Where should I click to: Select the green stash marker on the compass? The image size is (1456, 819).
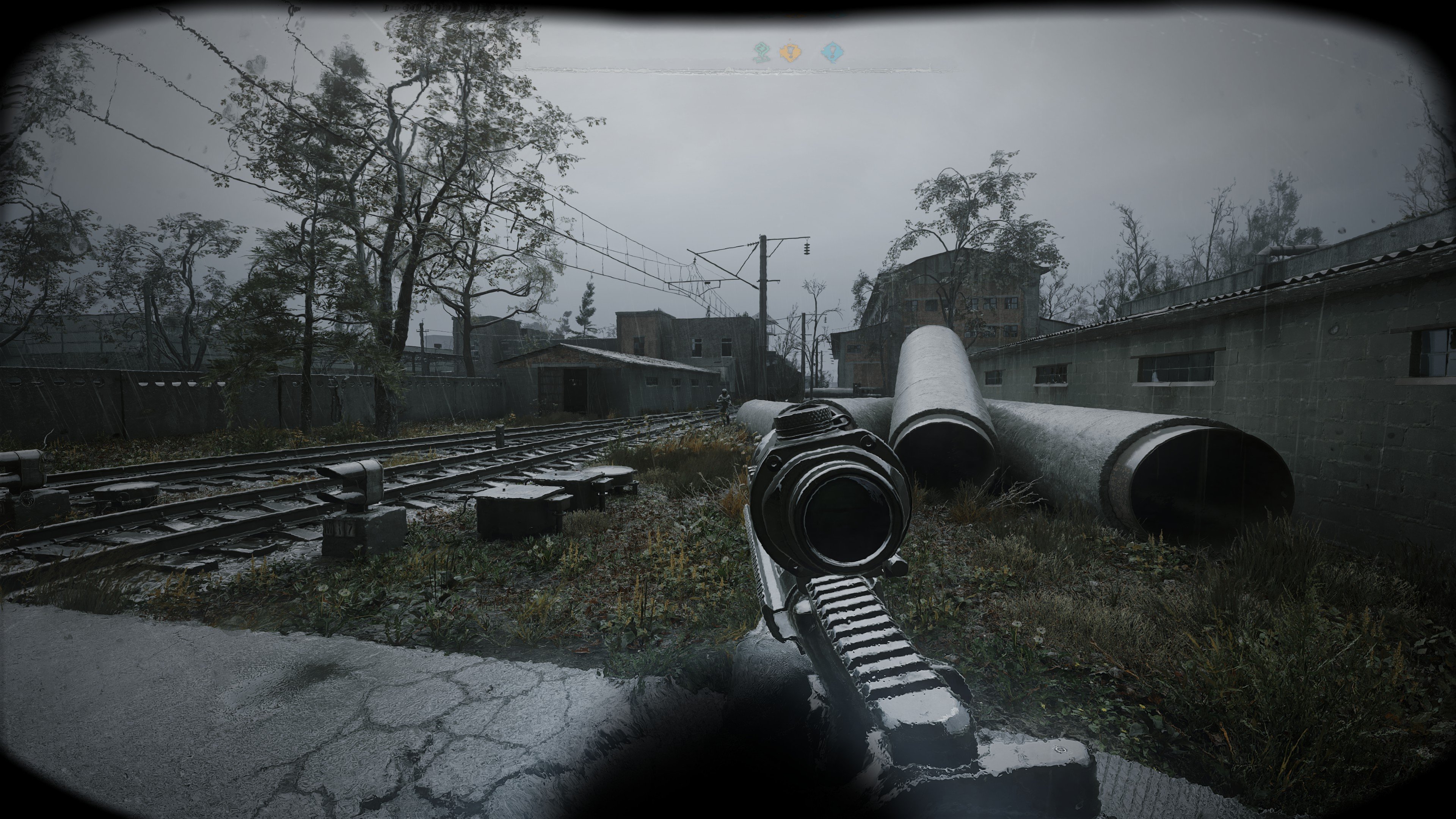click(761, 53)
